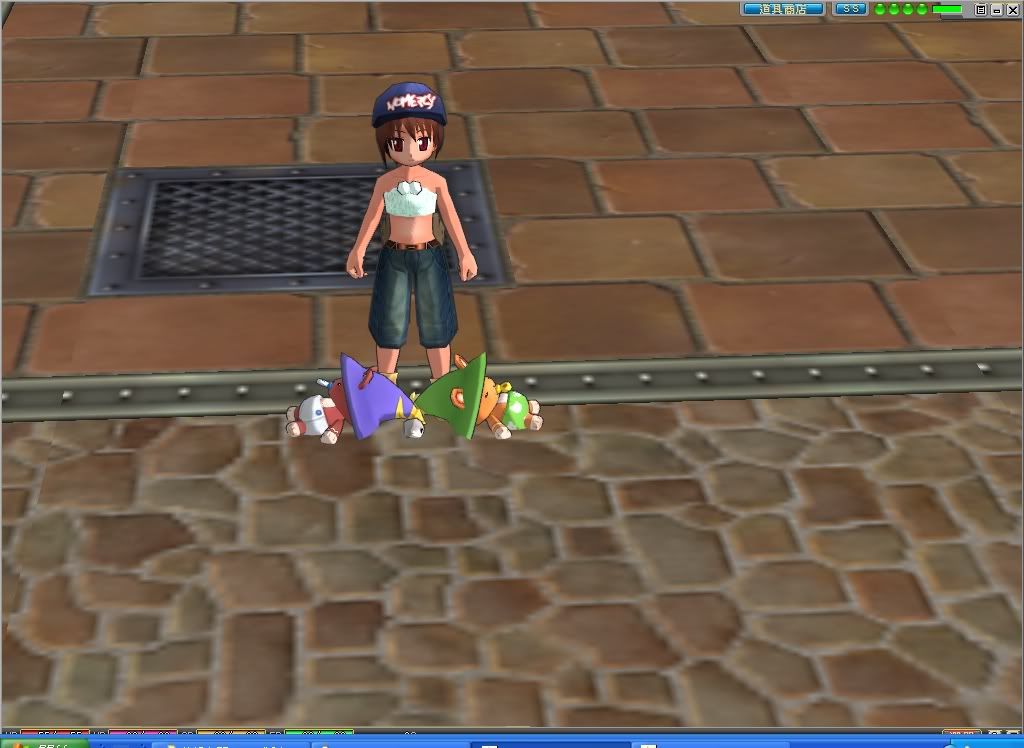The width and height of the screenshot is (1024, 748).
Task: Open the game menu list icon
Action: point(981,9)
